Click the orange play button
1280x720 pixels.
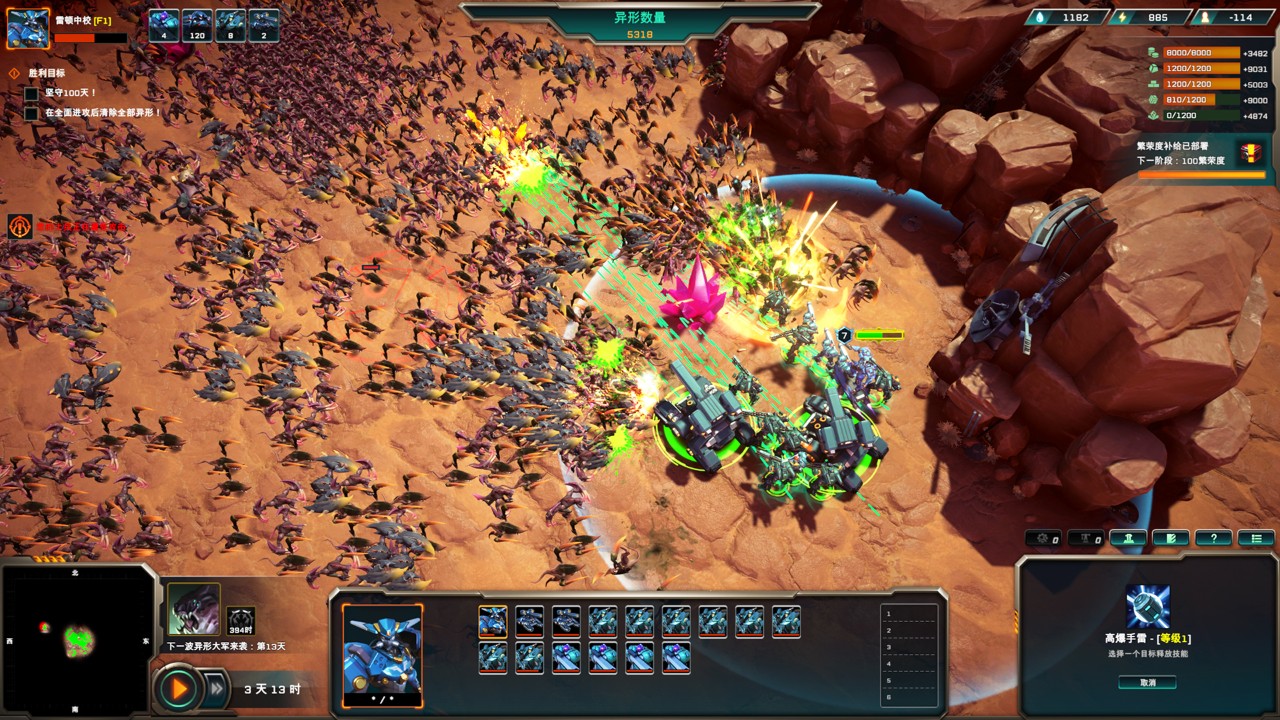click(180, 688)
